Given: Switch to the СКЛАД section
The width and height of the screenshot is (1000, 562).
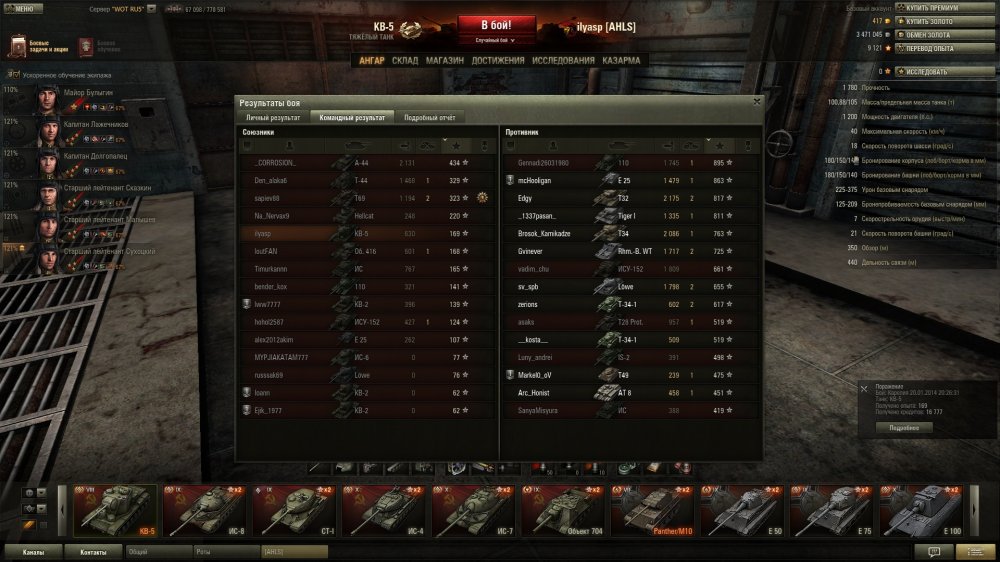Looking at the screenshot, I should 405,60.
